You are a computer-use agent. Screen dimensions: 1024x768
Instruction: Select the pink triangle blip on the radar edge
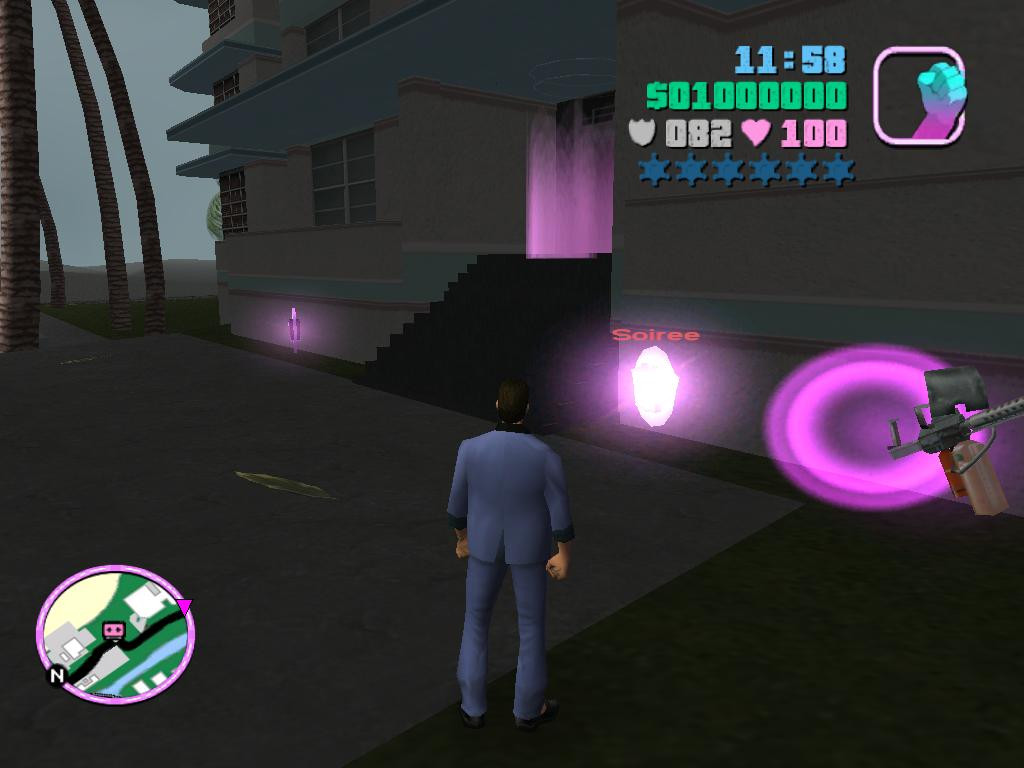(x=184, y=606)
